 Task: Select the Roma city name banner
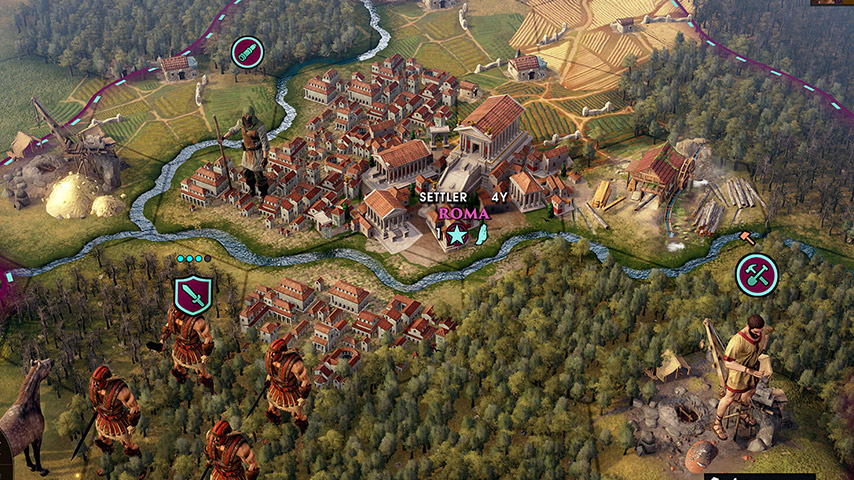(x=464, y=213)
